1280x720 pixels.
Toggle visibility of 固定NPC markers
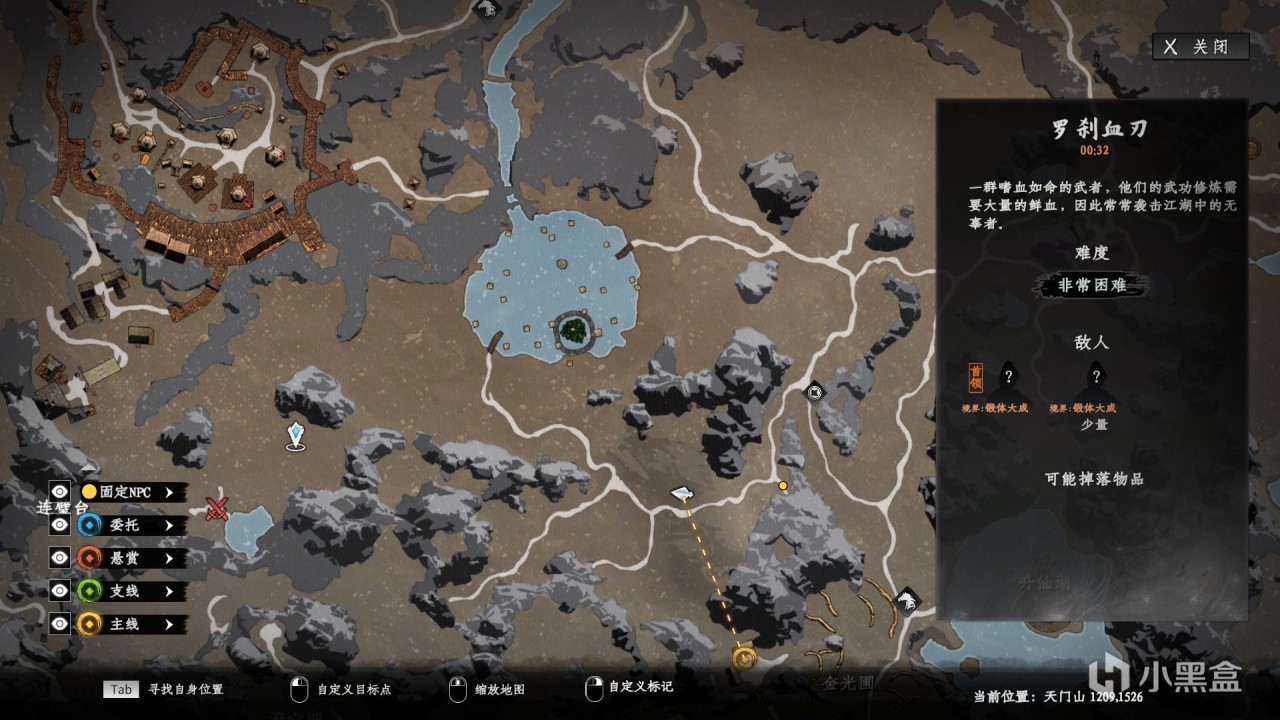click(x=60, y=491)
